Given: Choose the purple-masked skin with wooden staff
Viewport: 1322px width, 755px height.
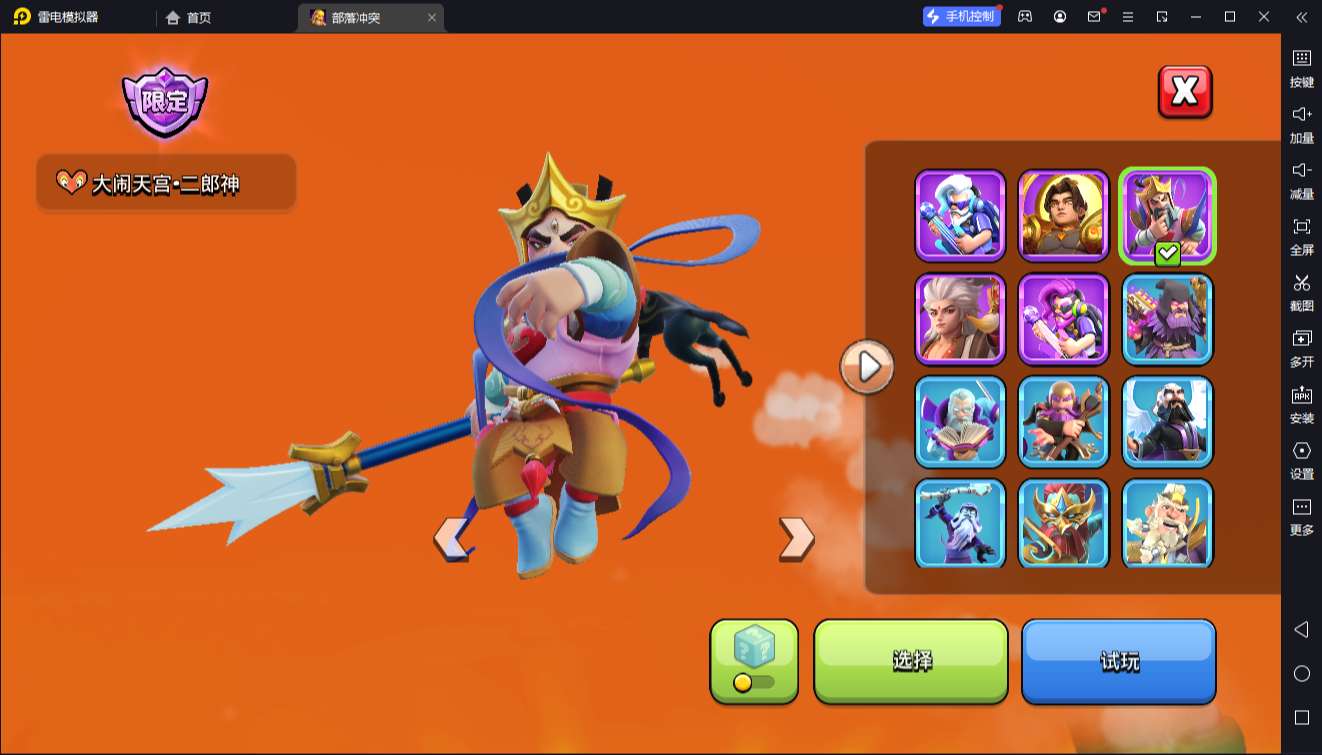Looking at the screenshot, I should point(1064,422).
